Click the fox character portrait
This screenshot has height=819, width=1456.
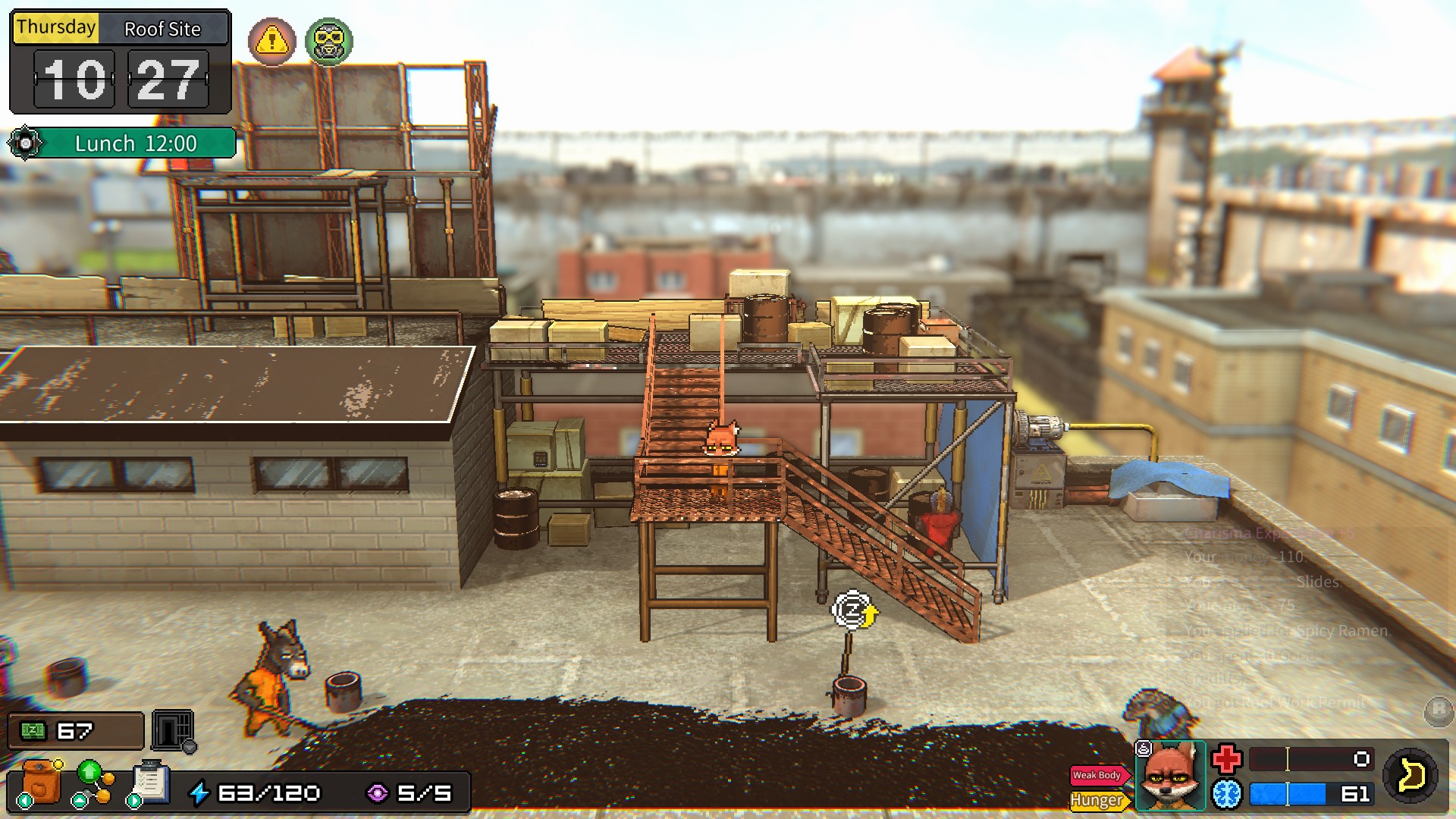1170,776
